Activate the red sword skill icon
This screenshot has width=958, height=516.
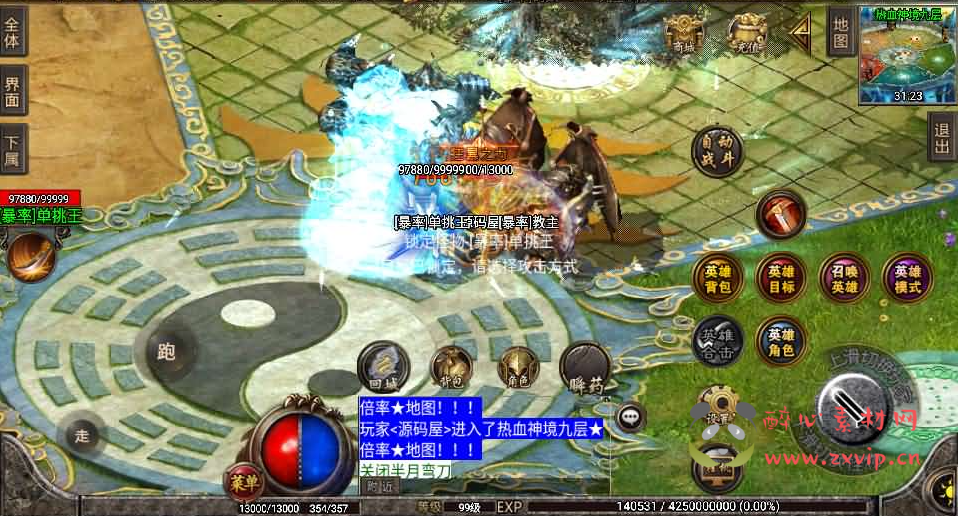pos(780,214)
